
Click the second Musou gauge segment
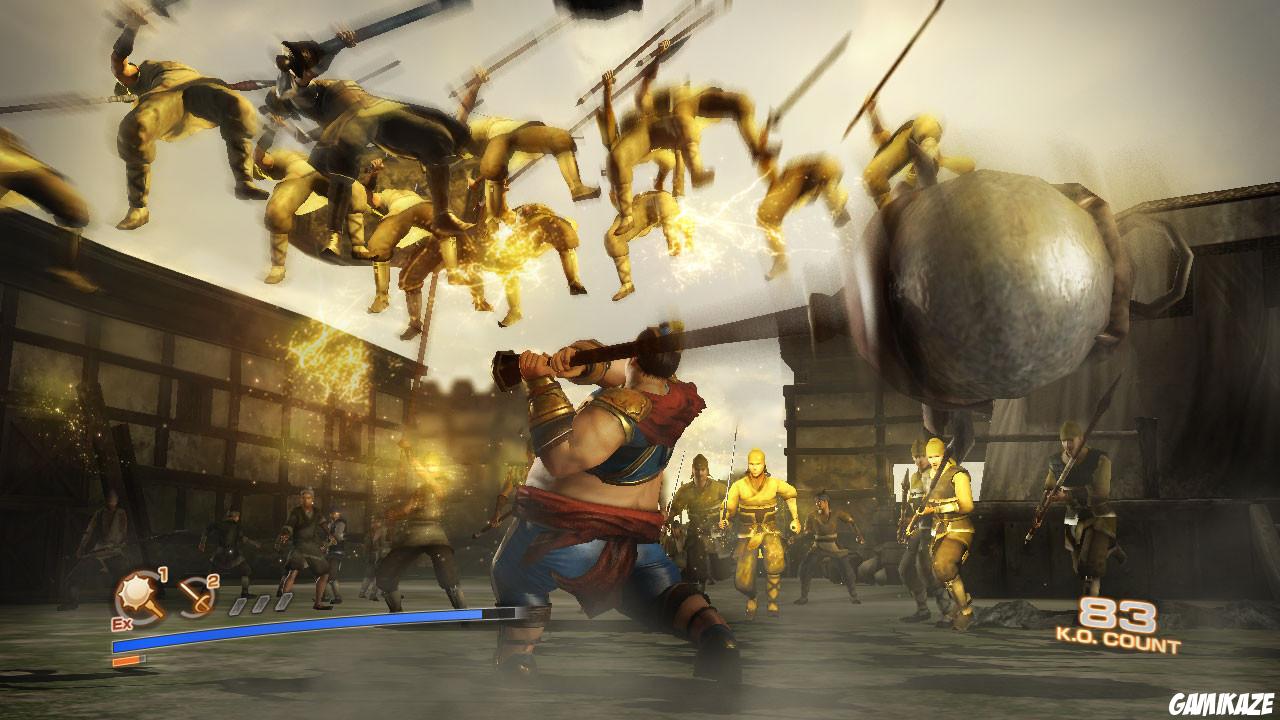[x=261, y=604]
